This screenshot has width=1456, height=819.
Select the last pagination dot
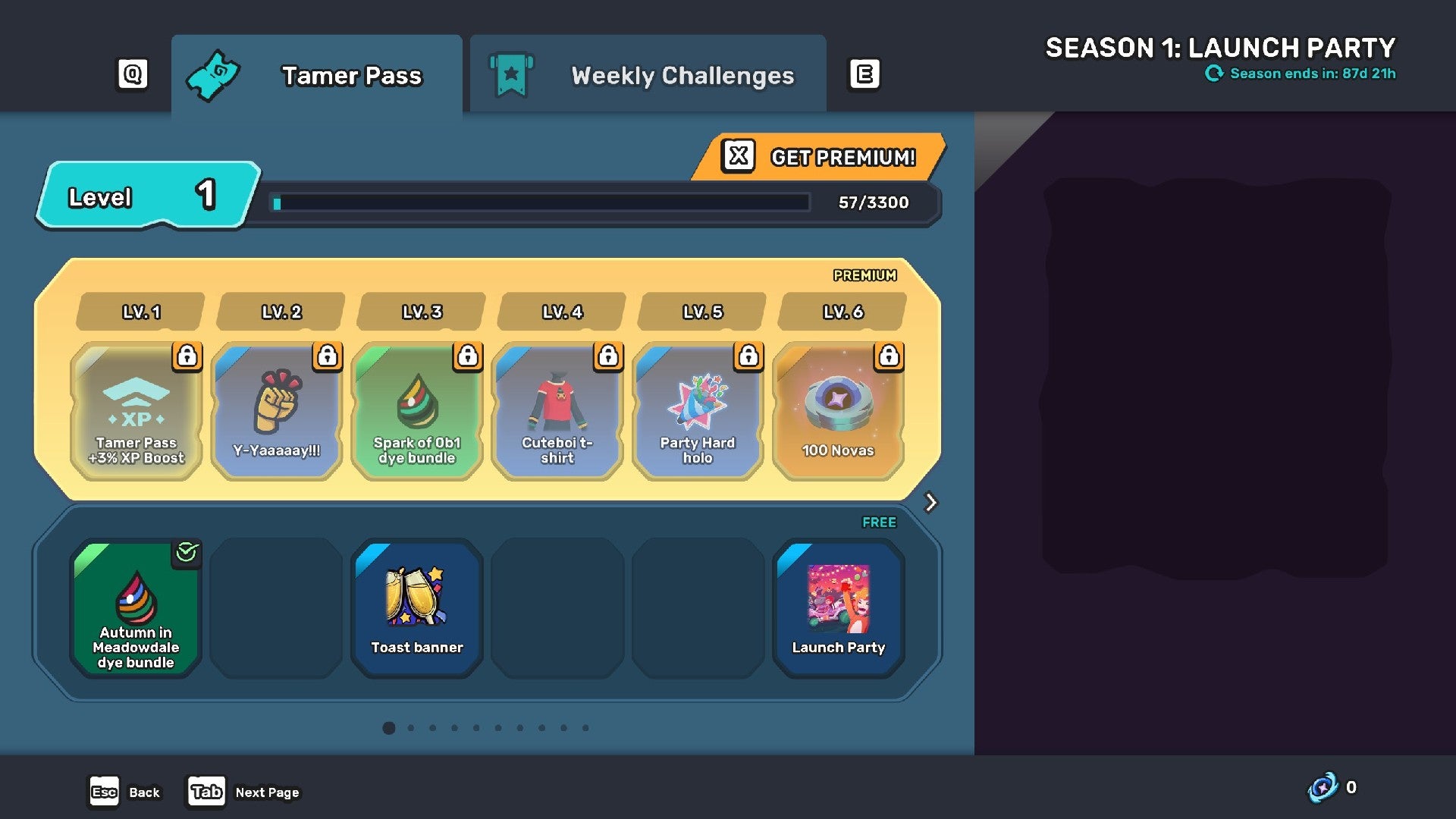click(585, 728)
